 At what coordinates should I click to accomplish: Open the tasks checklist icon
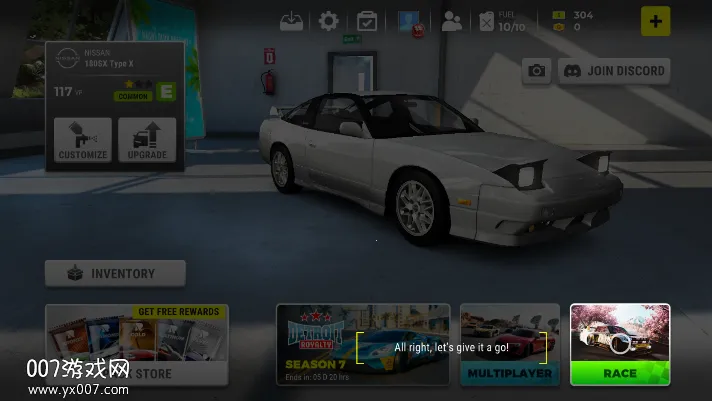(366, 20)
